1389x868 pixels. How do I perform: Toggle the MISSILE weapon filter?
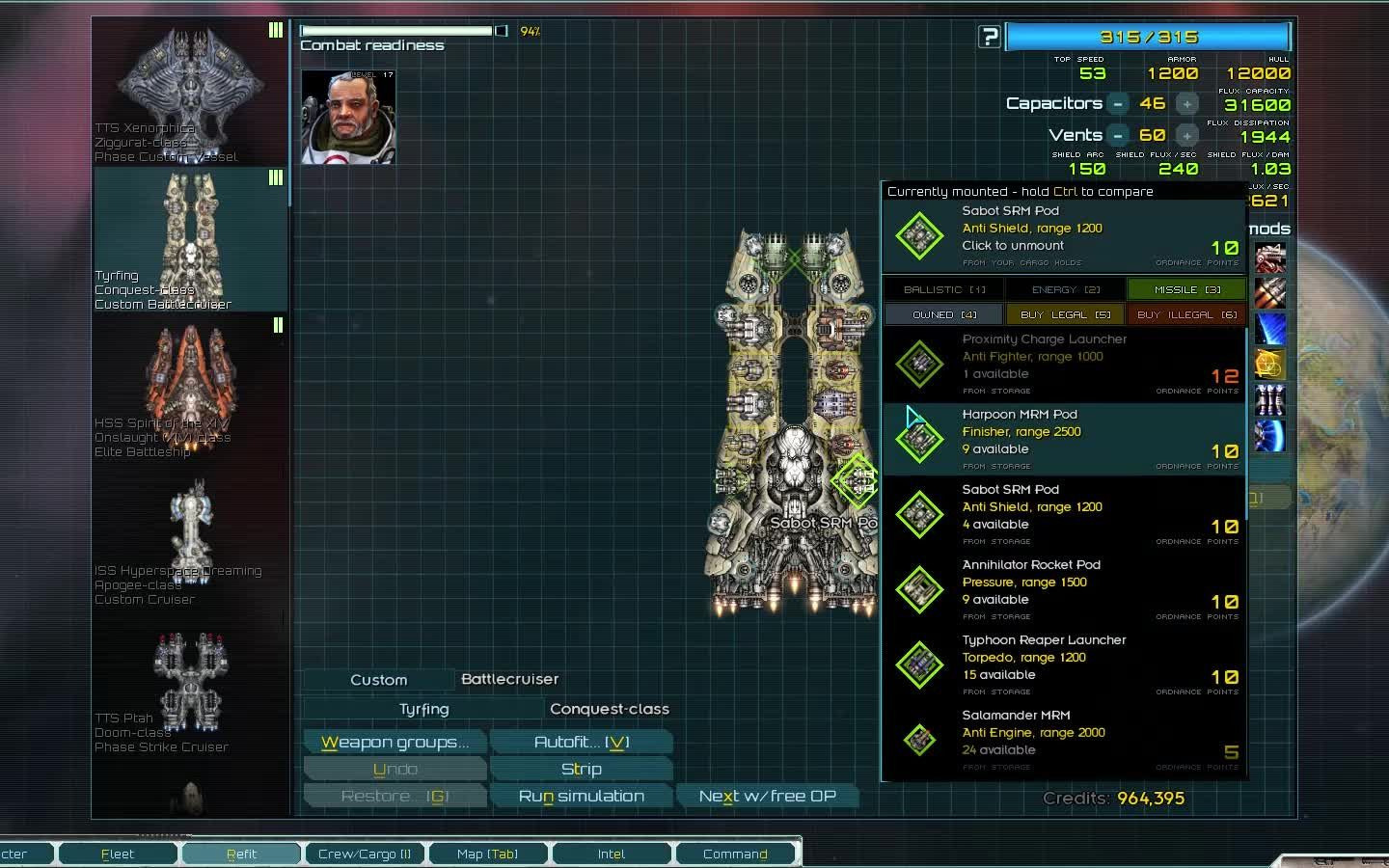pyautogui.click(x=1185, y=288)
